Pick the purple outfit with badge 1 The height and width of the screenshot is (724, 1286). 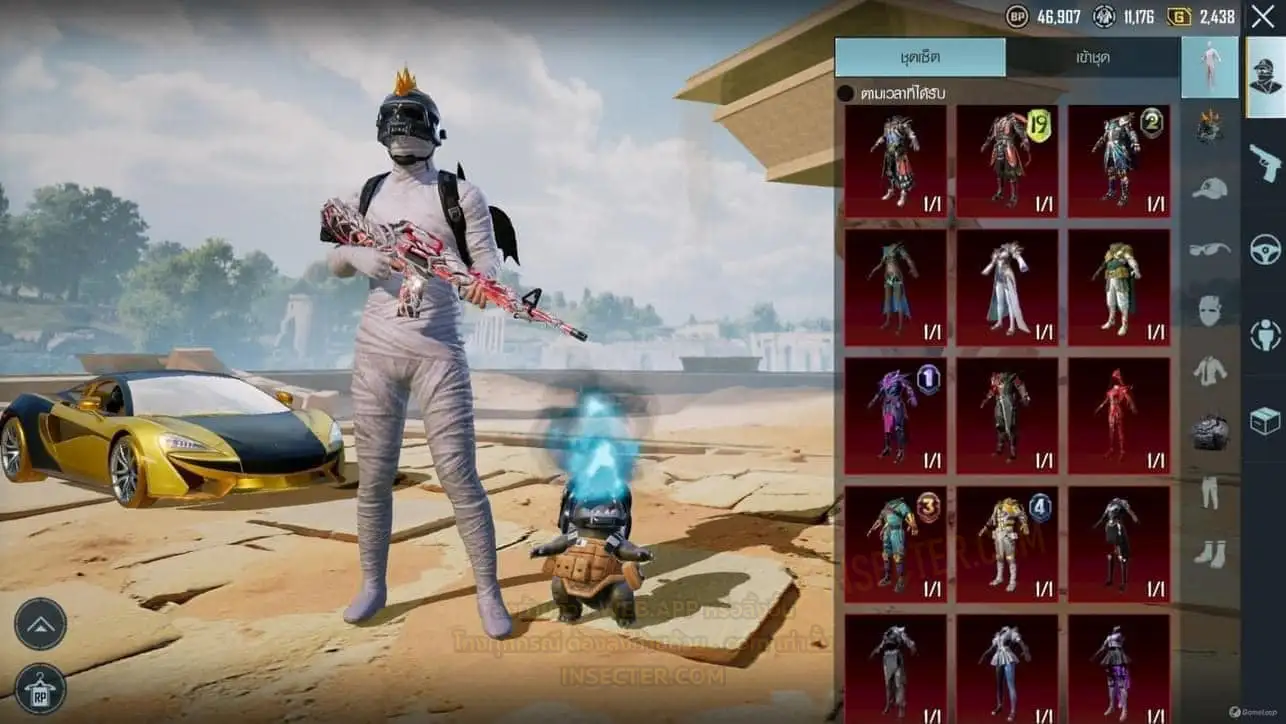click(x=895, y=416)
